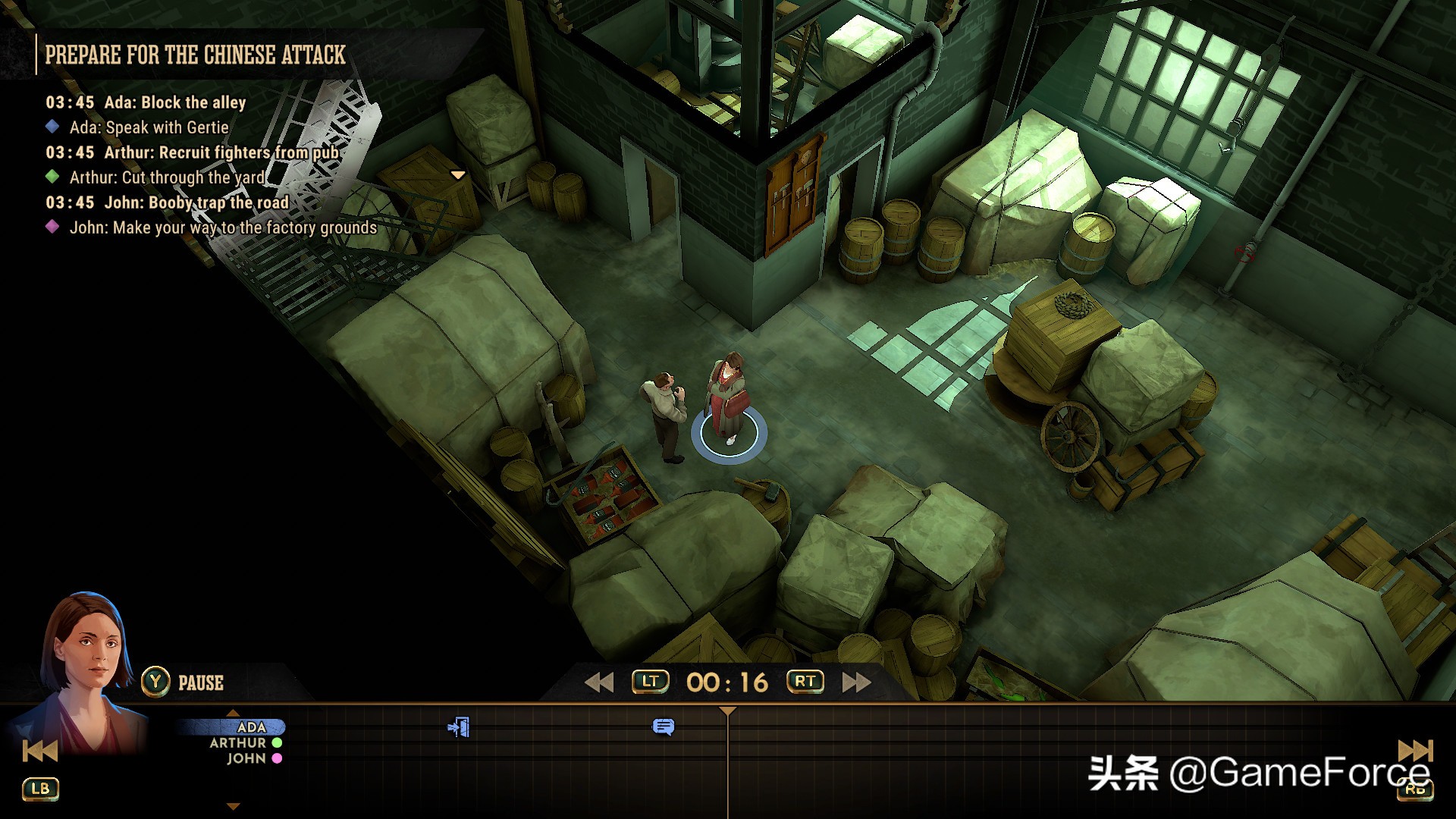Screen dimensions: 1456x819
Task: Select Arthur in the character timeline list
Action: coord(238,743)
